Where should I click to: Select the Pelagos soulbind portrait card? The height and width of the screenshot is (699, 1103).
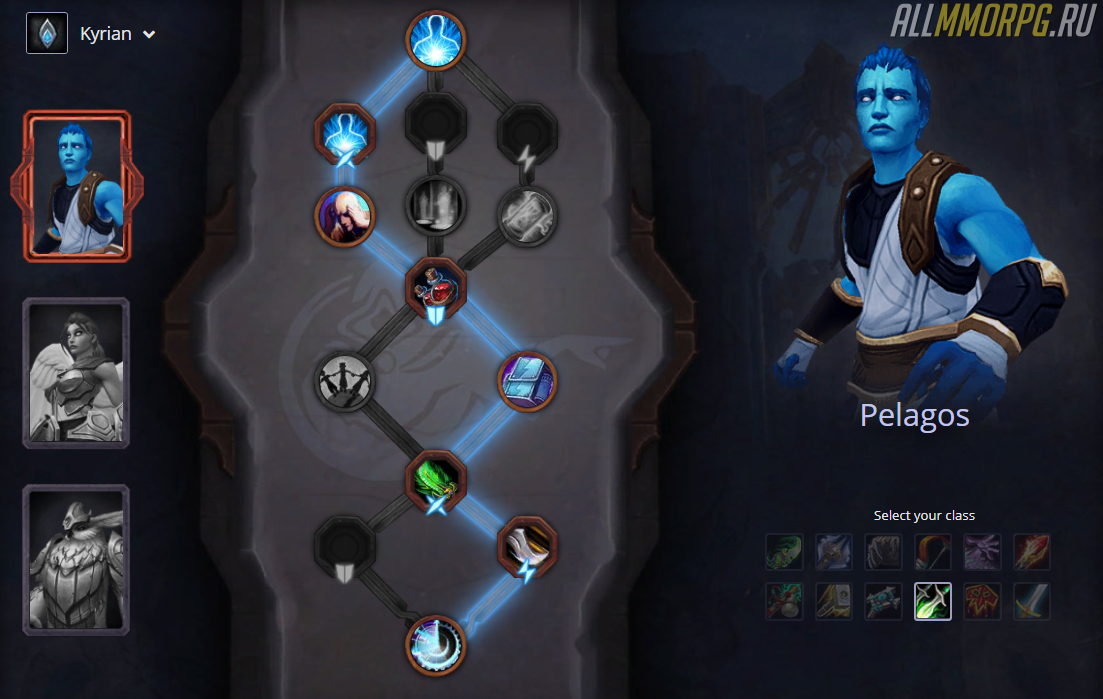pos(76,187)
